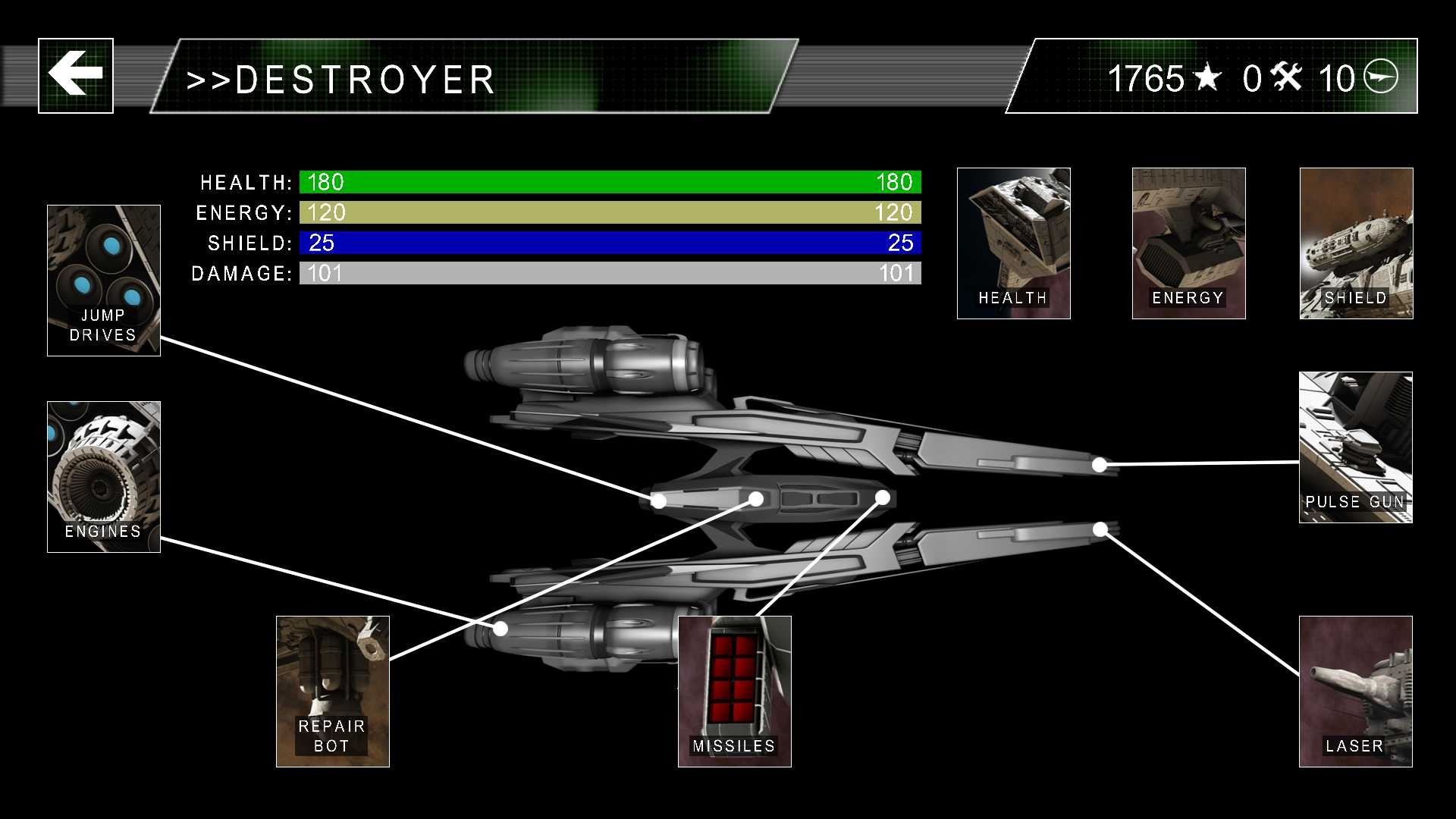Open the Energy upgrade tile
Viewport: 1456px width, 819px height.
tap(1188, 243)
